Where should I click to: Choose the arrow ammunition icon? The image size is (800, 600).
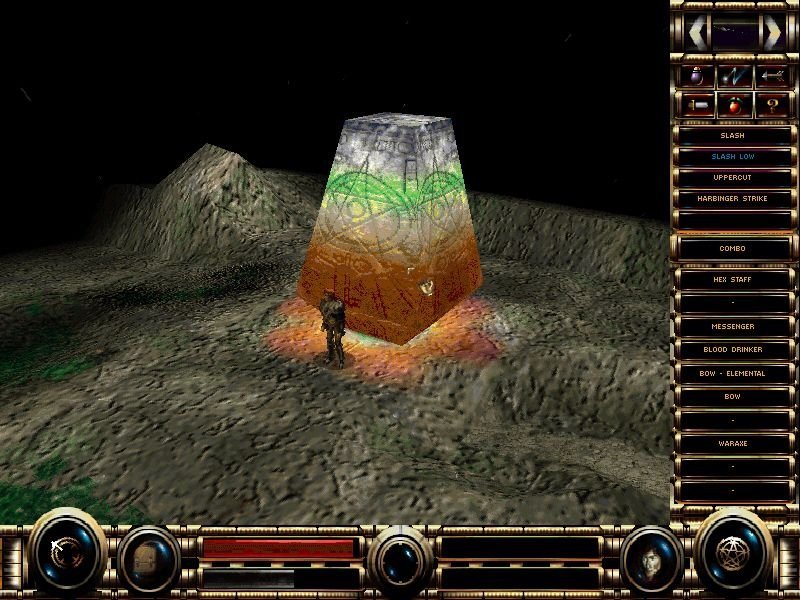pyautogui.click(x=772, y=76)
